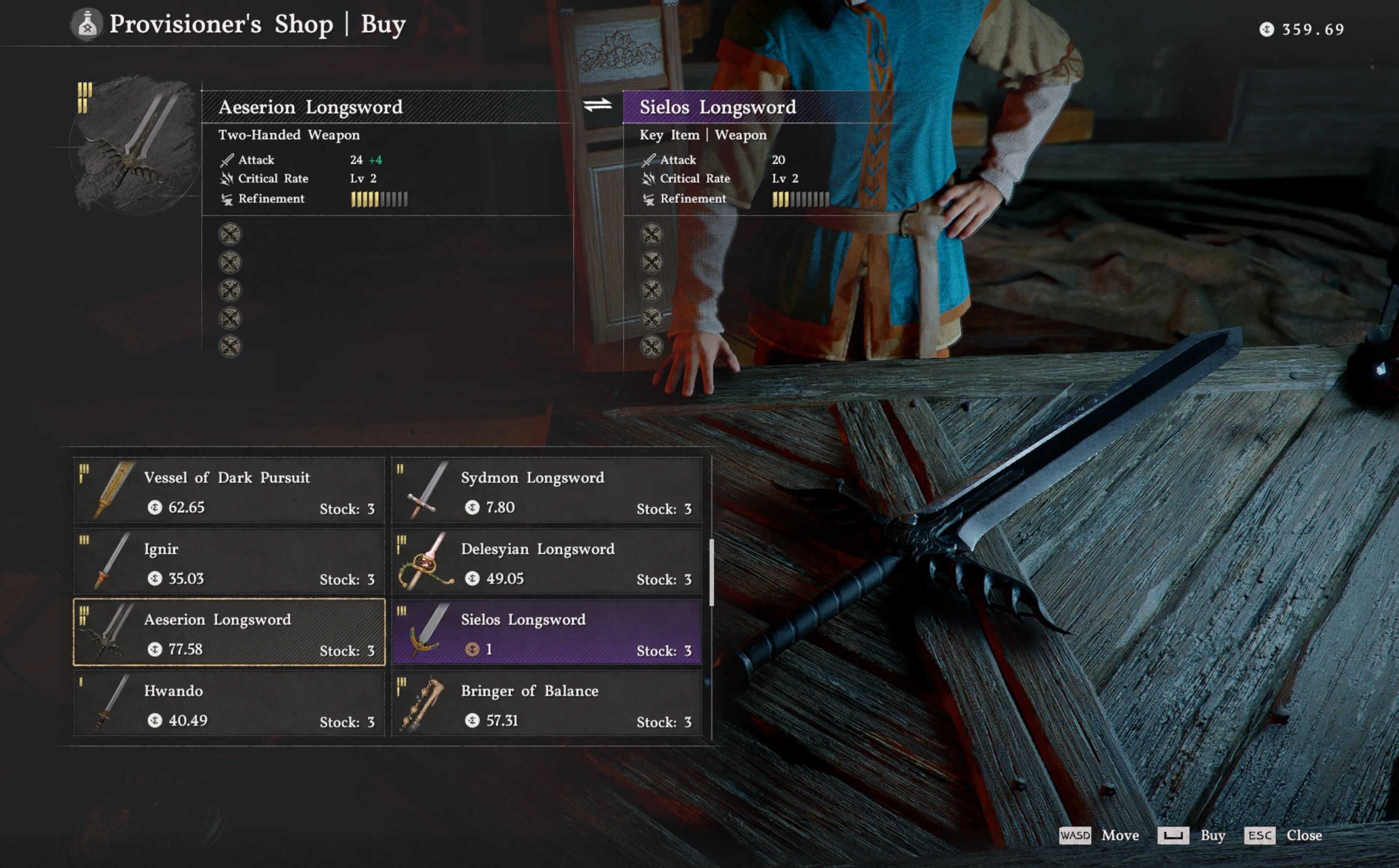Select the purple Sielos Longsword entry
The height and width of the screenshot is (868, 1399).
547,633
